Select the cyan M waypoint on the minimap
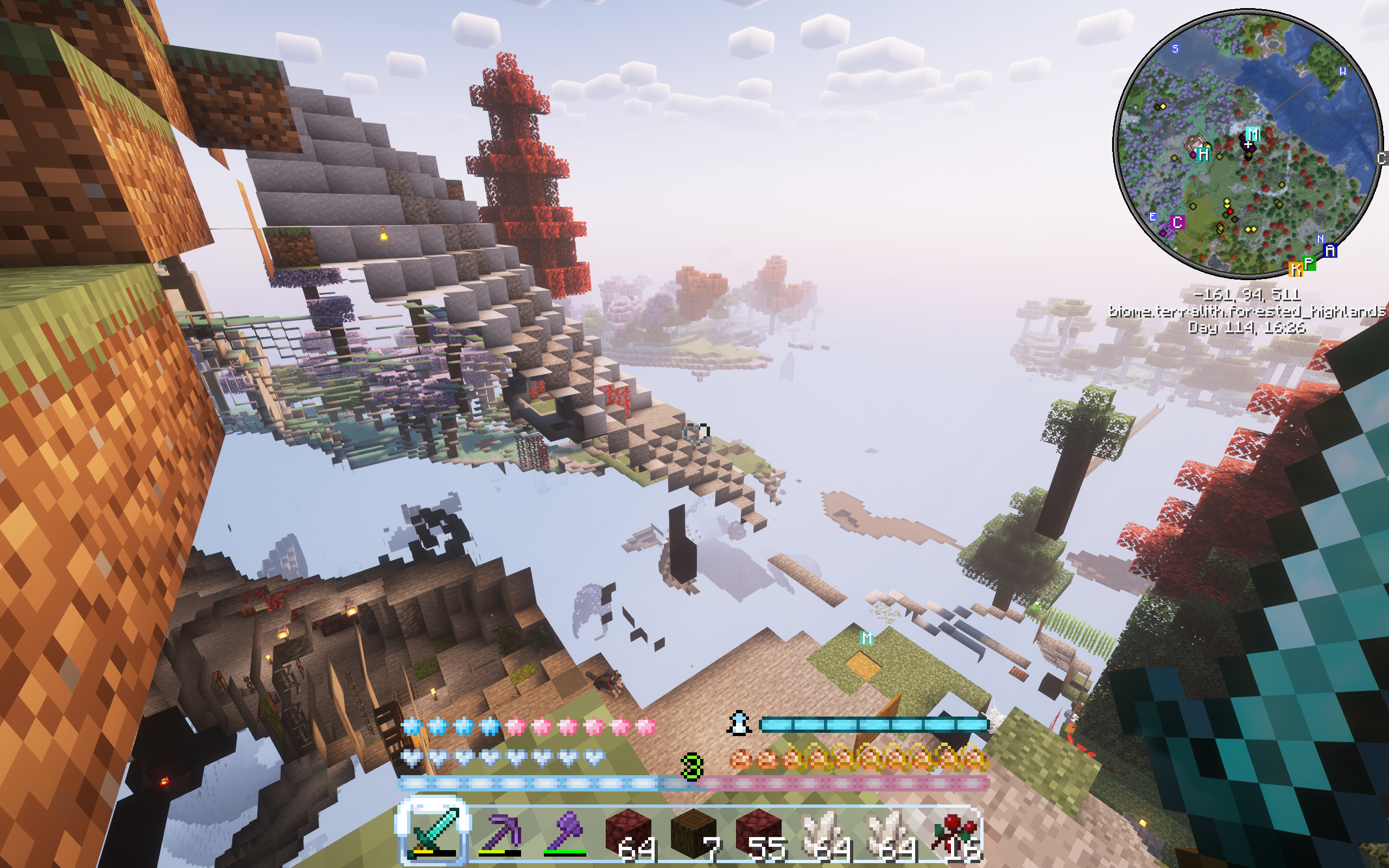1389x868 pixels. tap(1253, 134)
